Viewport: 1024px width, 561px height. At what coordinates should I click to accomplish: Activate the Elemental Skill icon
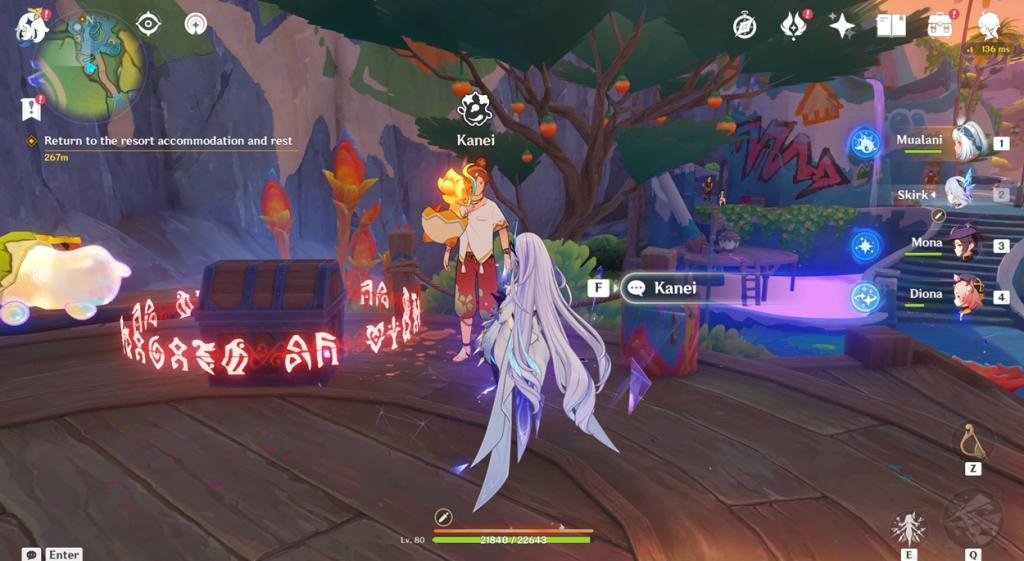[909, 529]
